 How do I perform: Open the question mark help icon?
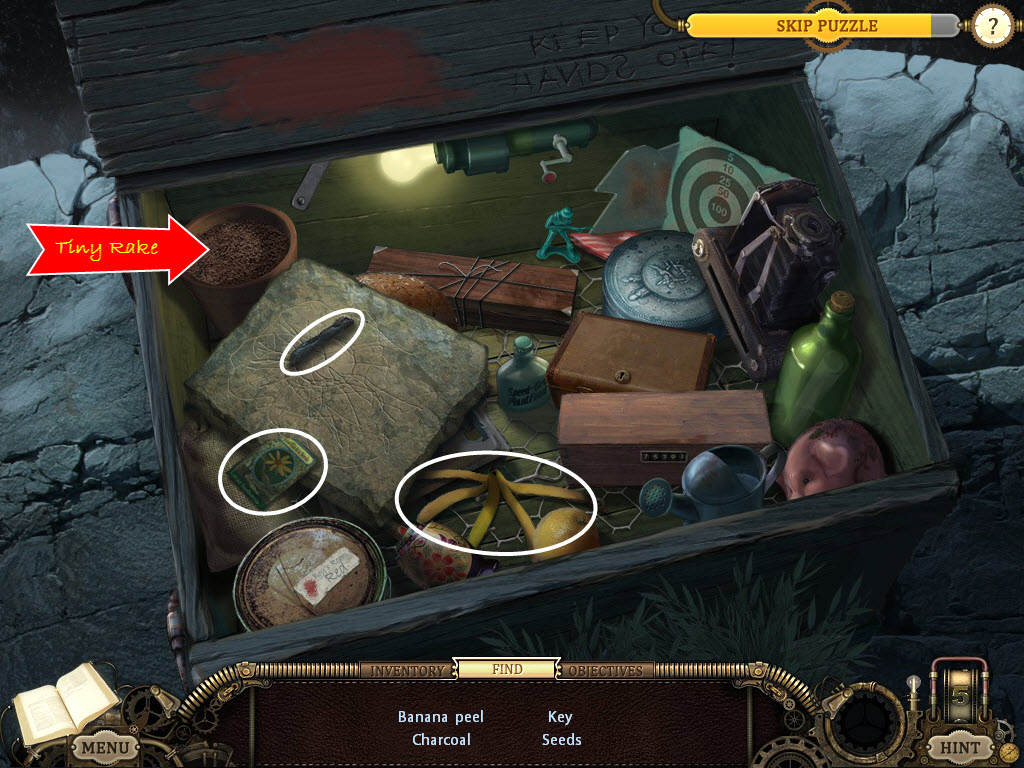[992, 26]
